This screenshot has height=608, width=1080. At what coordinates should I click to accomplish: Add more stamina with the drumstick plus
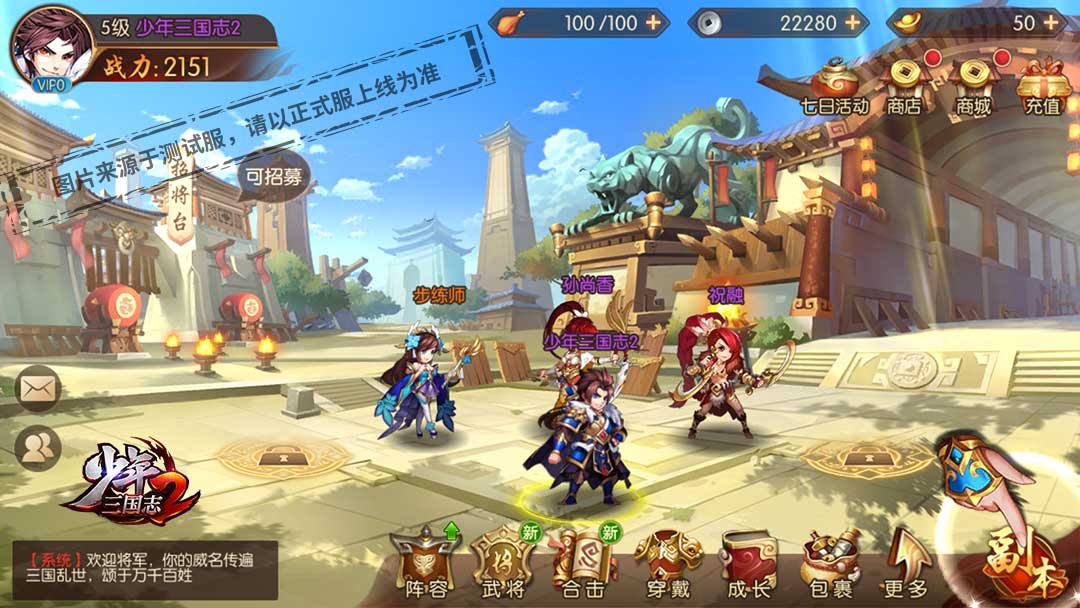[x=653, y=22]
